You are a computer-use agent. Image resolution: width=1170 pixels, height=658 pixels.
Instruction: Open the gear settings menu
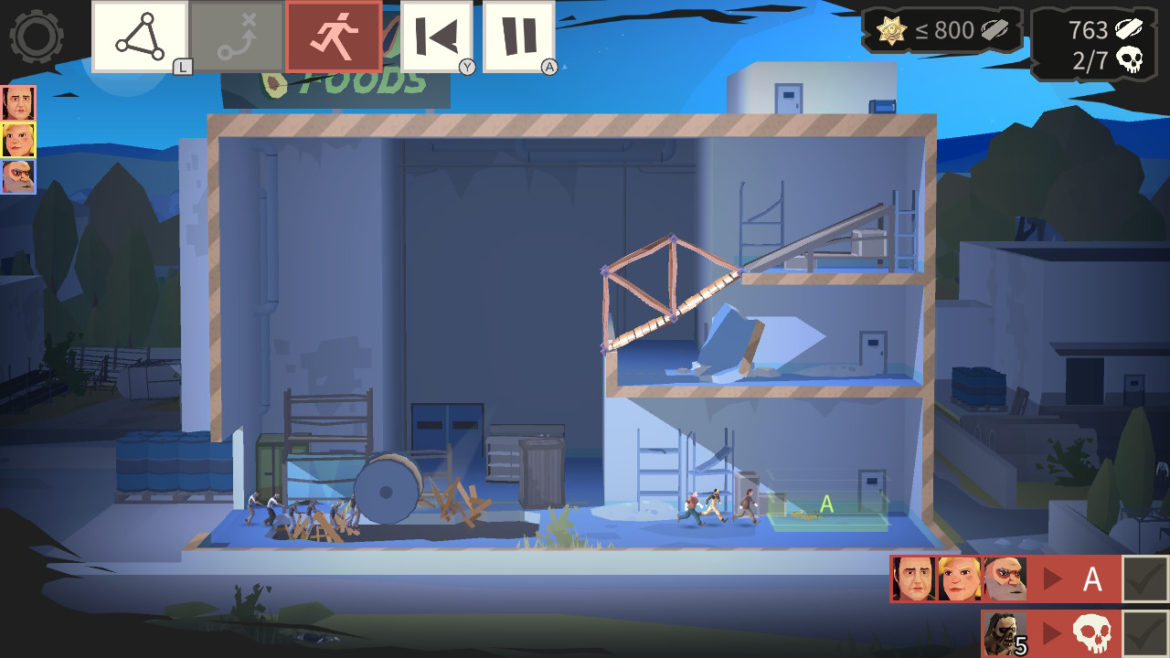coord(36,37)
